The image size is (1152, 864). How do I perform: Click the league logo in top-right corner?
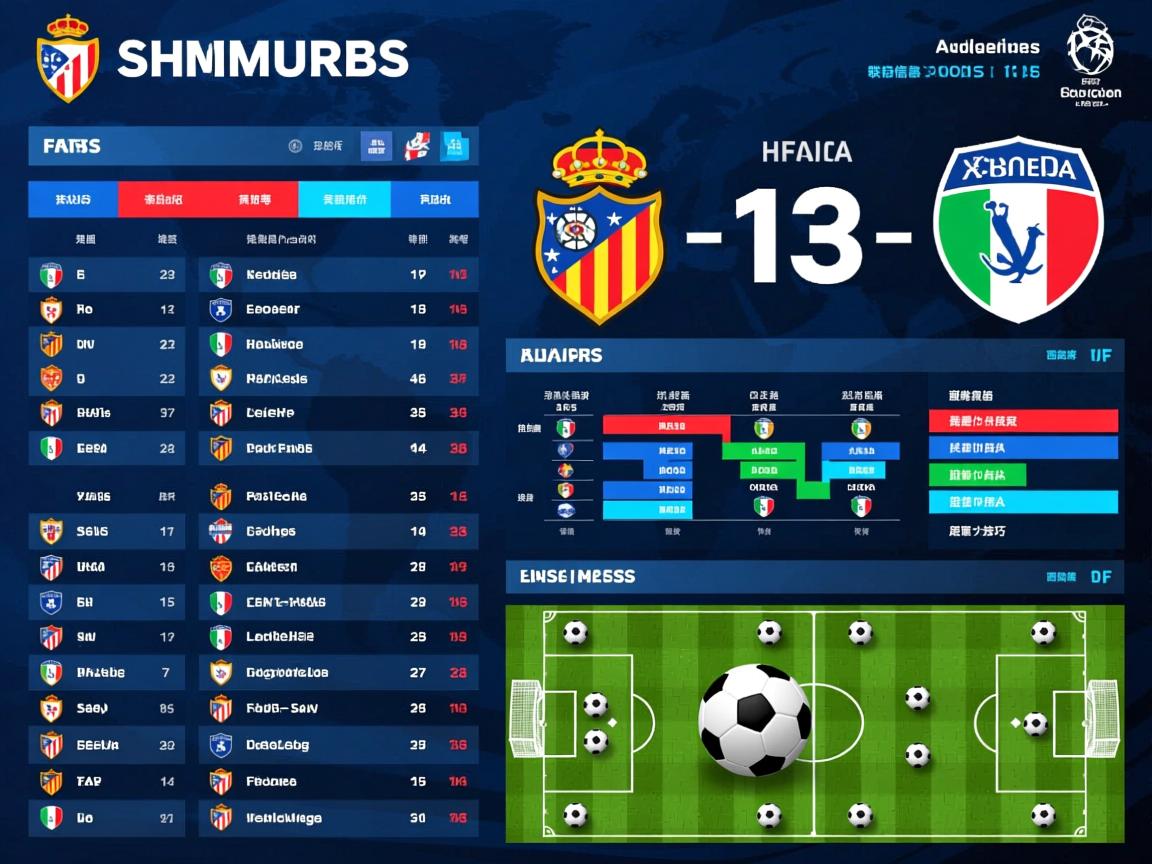(1089, 48)
